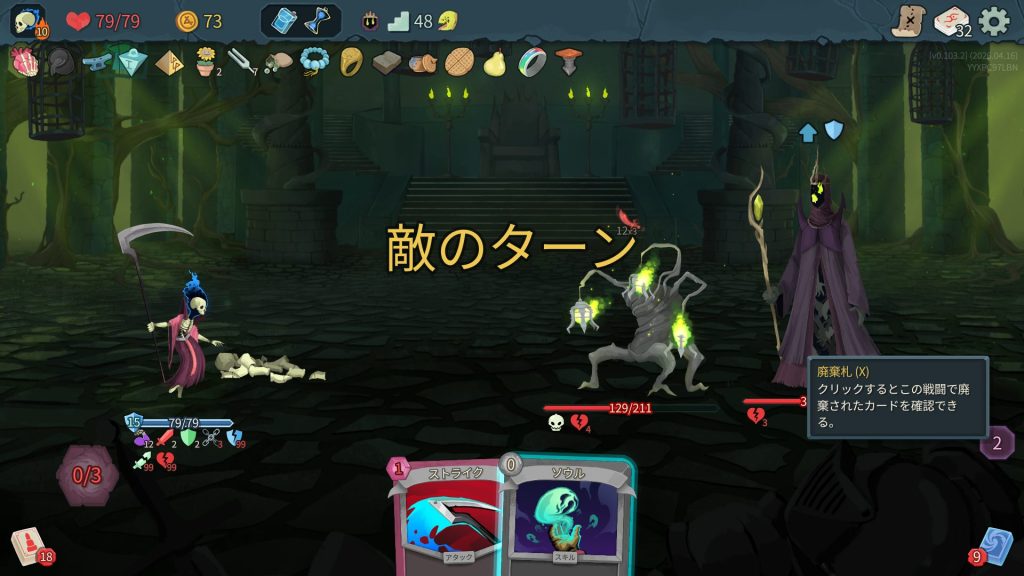The width and height of the screenshot is (1024, 576).
Task: View the full deck of 32 cards
Action: (x=950, y=20)
